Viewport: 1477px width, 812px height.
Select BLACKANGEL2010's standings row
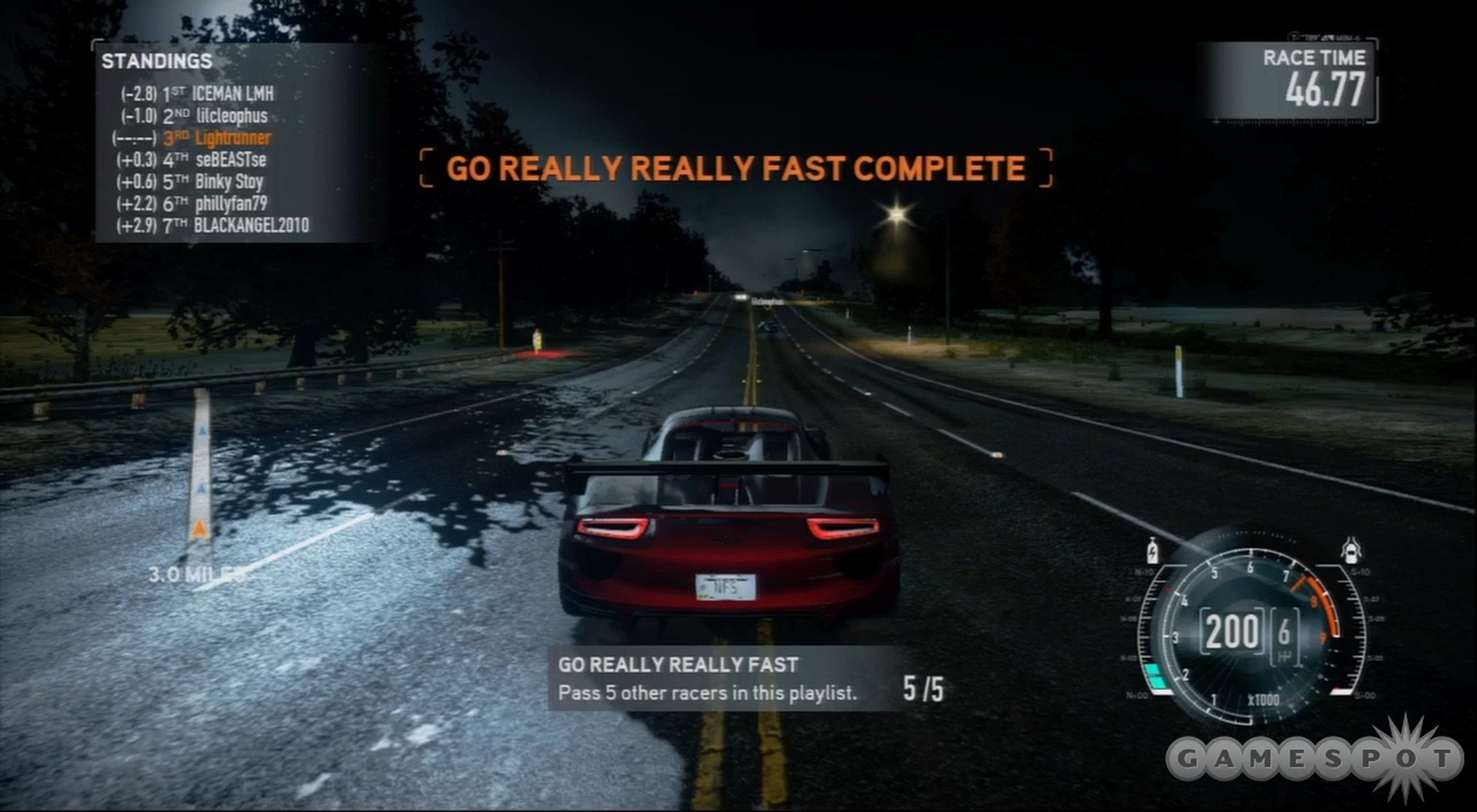251,226
